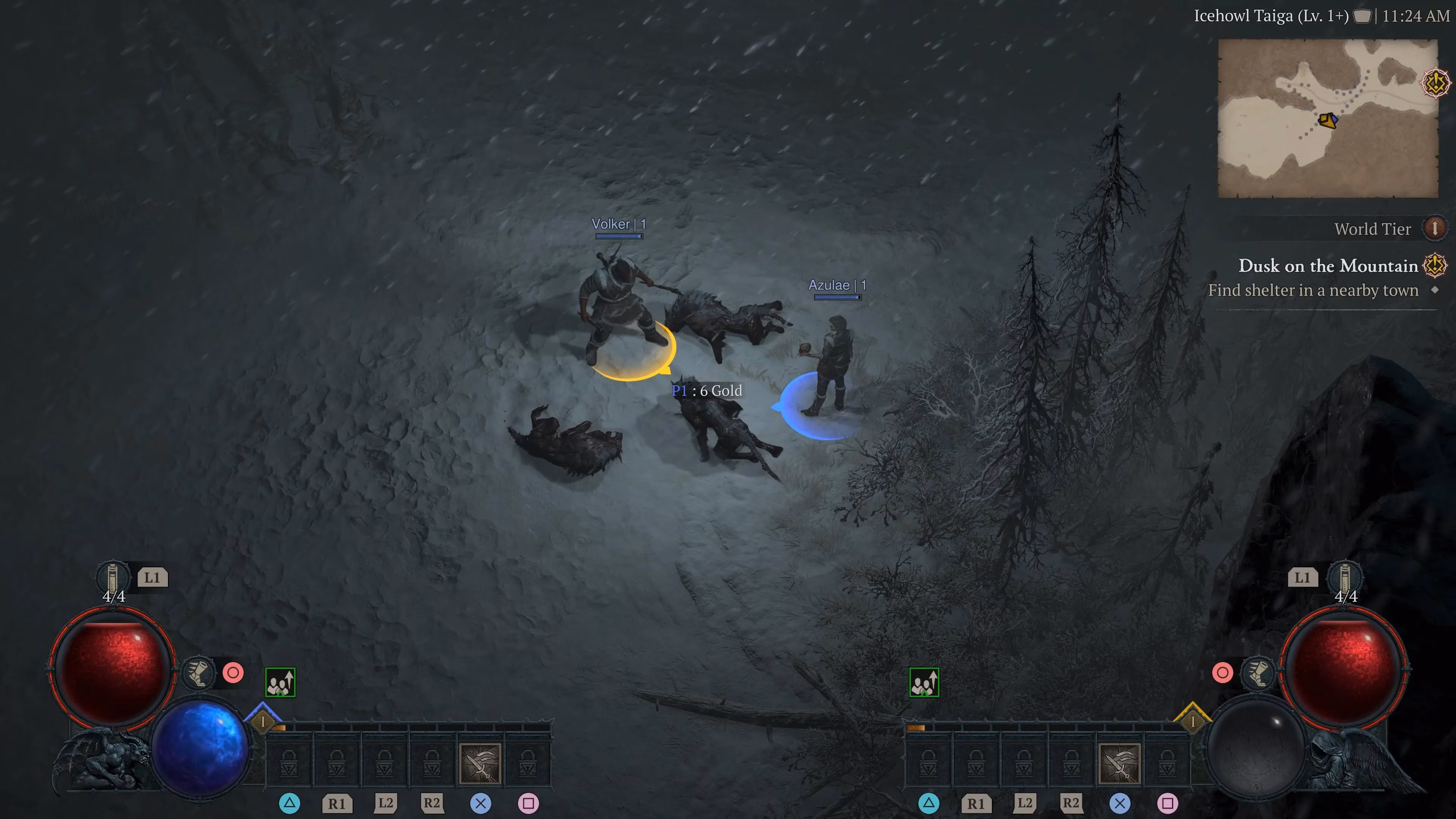
Task: Click the Find shelter in a nearby town objective
Action: coord(1314,290)
